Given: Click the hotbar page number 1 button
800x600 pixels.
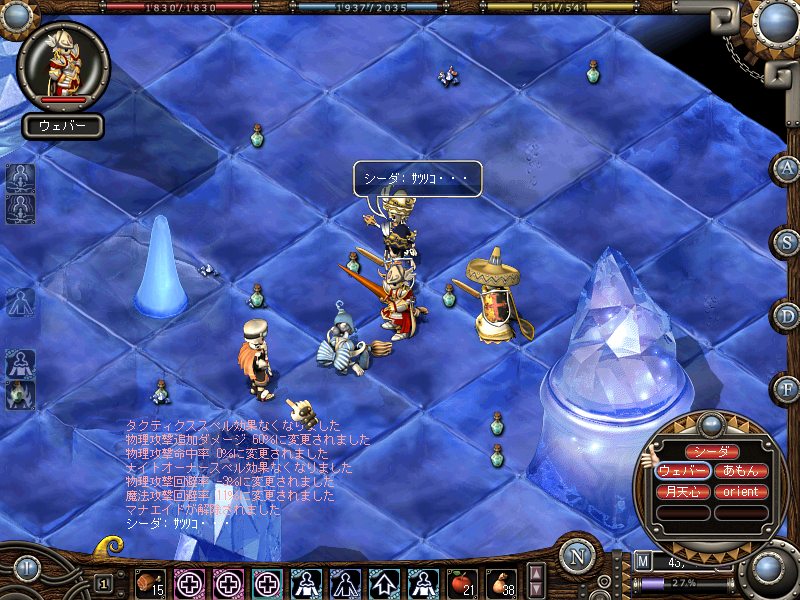Looking at the screenshot, I should coord(103,582).
